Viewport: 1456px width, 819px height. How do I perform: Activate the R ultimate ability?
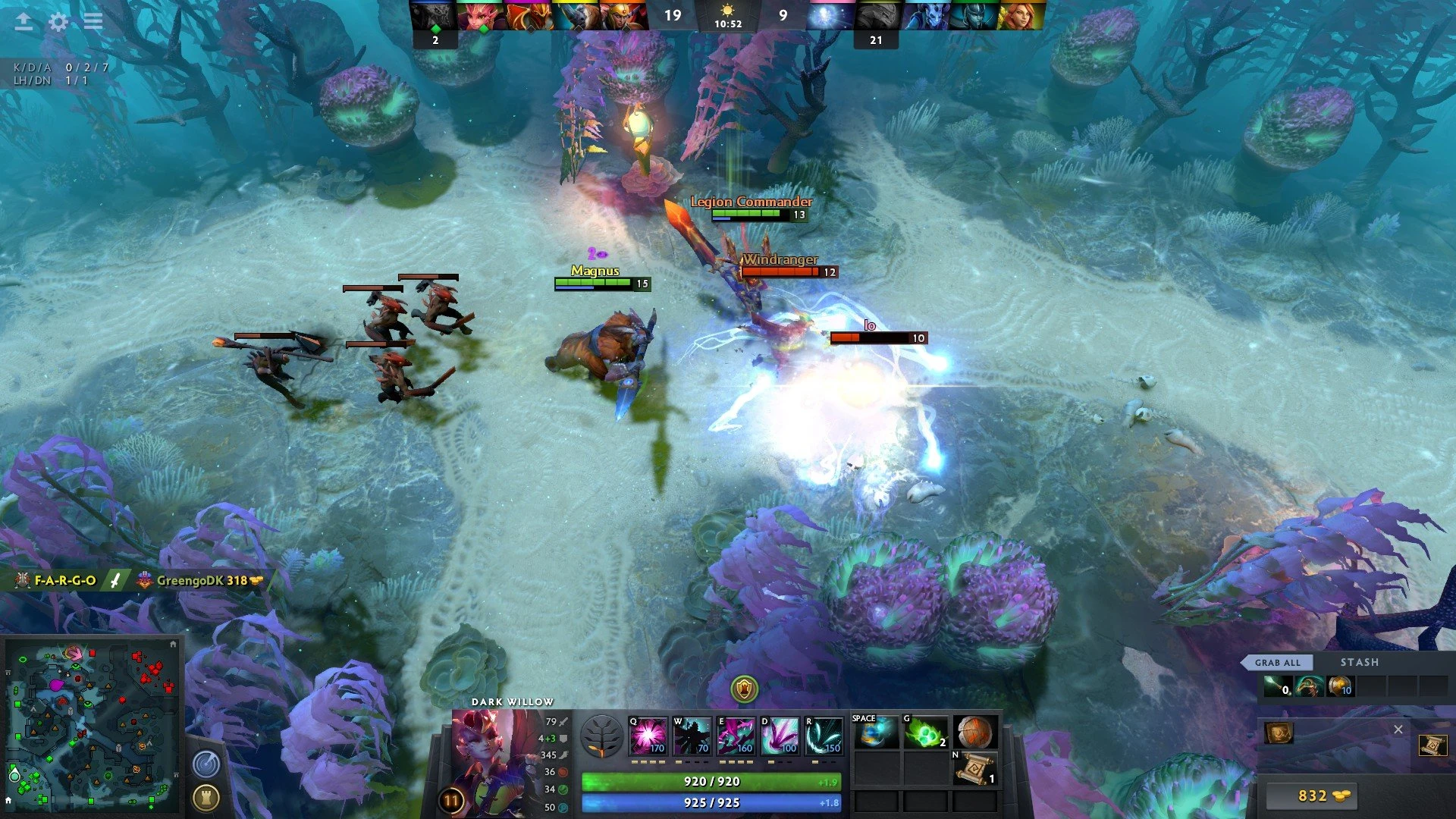click(x=824, y=736)
